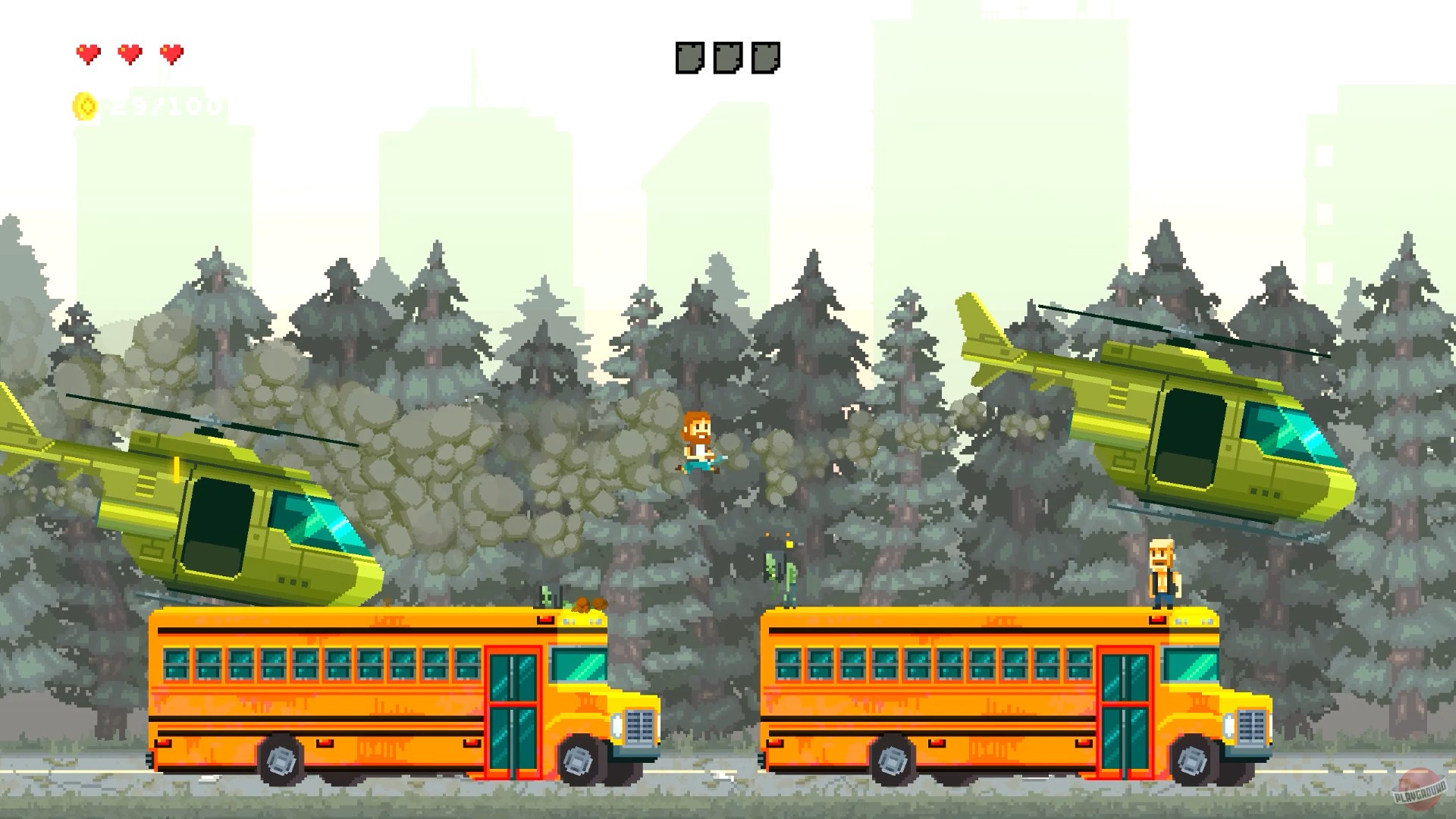The height and width of the screenshot is (819, 1456).
Task: Click the blond man atop the right bus
Action: tap(1162, 573)
